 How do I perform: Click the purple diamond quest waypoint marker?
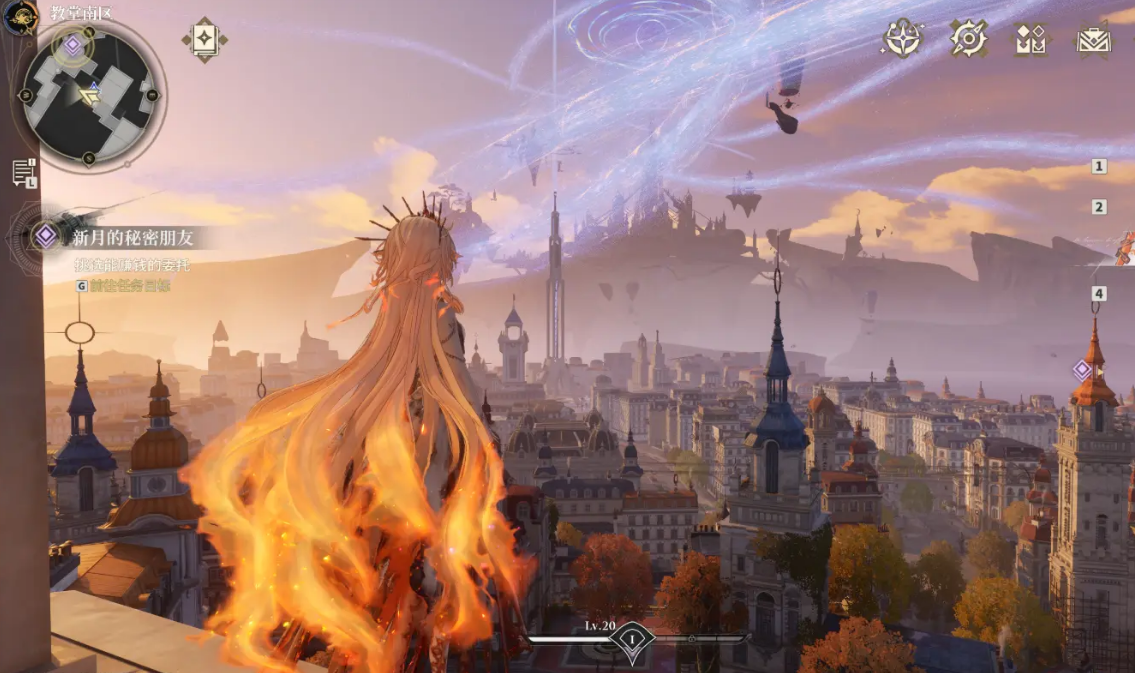coord(1082,370)
